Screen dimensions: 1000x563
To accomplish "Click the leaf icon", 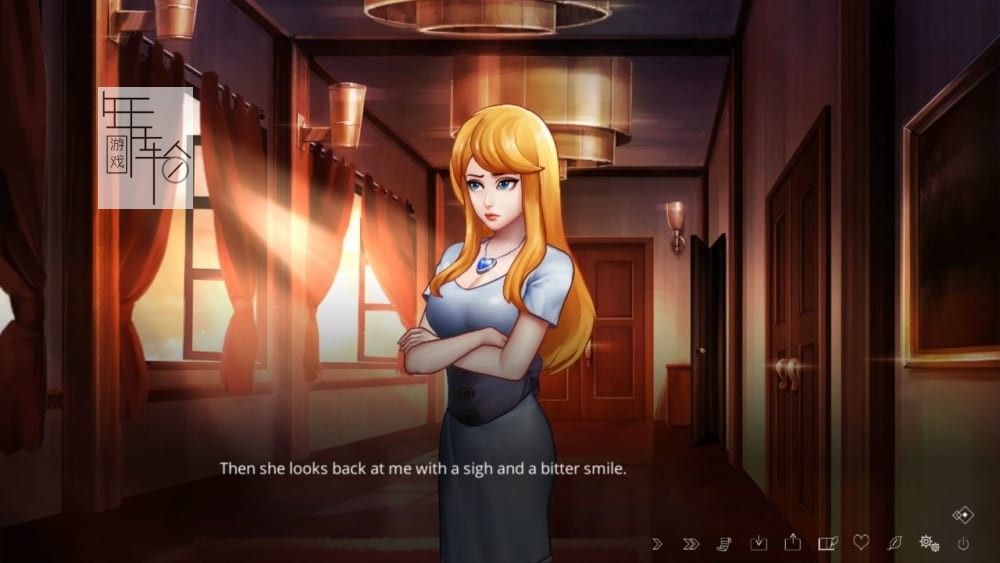I will (894, 543).
